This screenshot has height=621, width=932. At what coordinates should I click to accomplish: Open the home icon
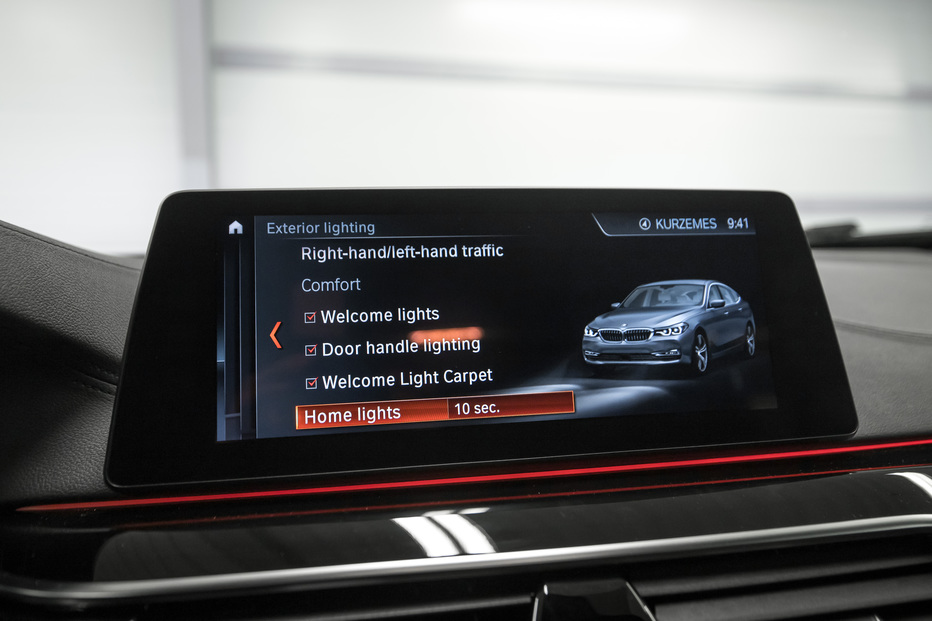click(x=235, y=228)
